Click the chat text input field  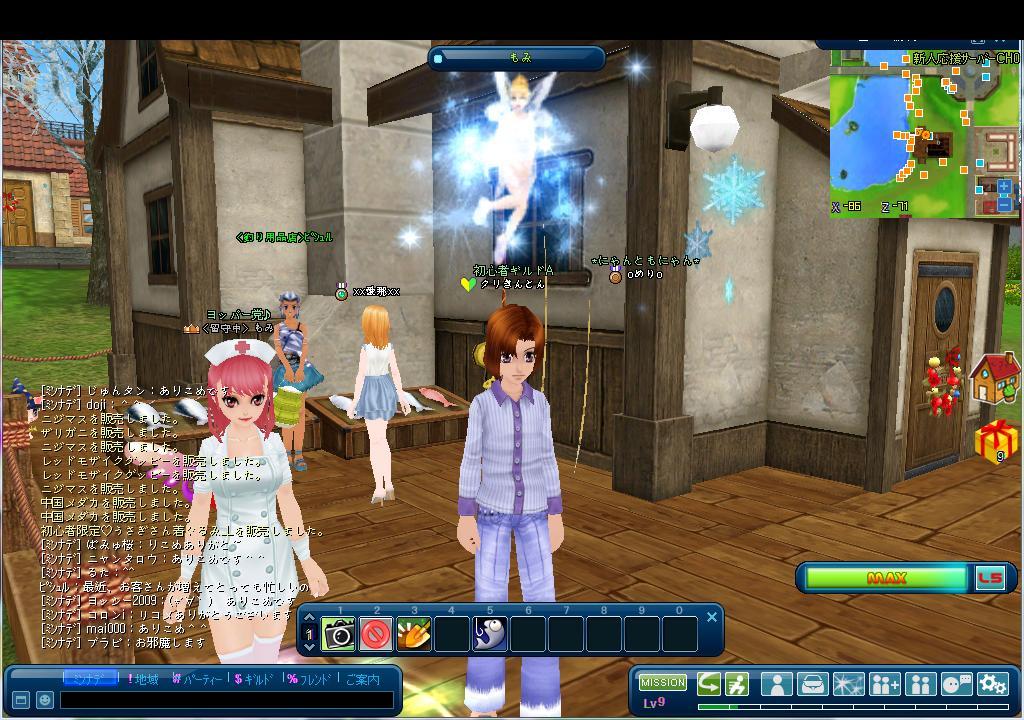pos(225,700)
